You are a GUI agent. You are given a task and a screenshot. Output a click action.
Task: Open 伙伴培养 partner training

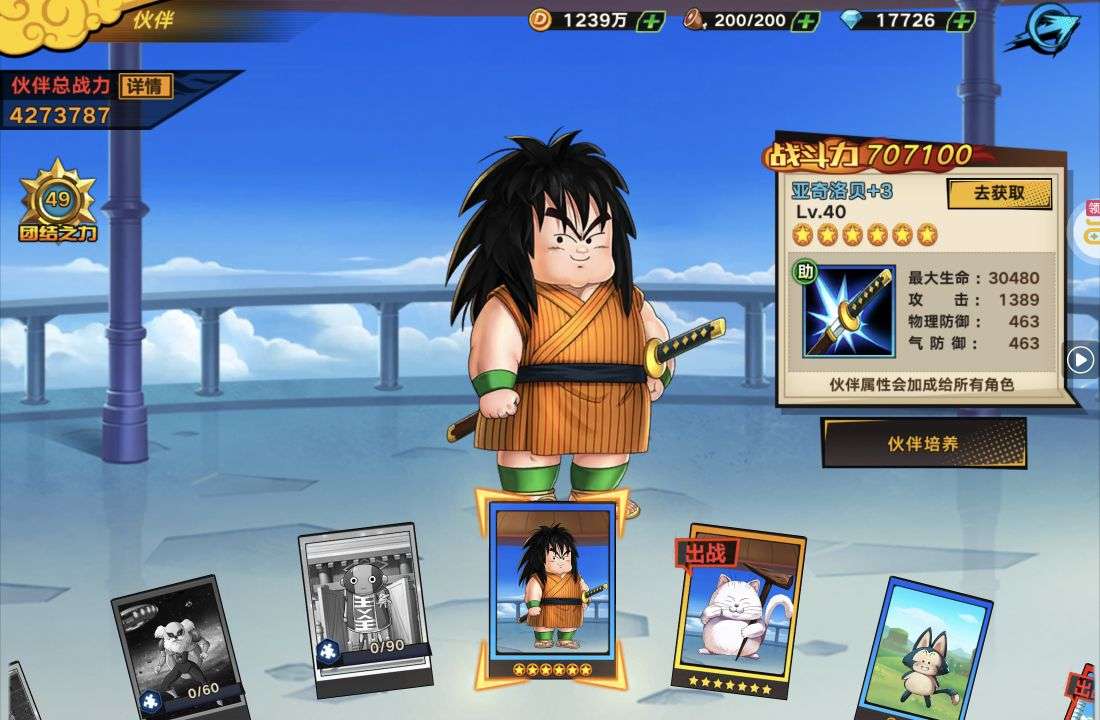pyautogui.click(x=923, y=443)
